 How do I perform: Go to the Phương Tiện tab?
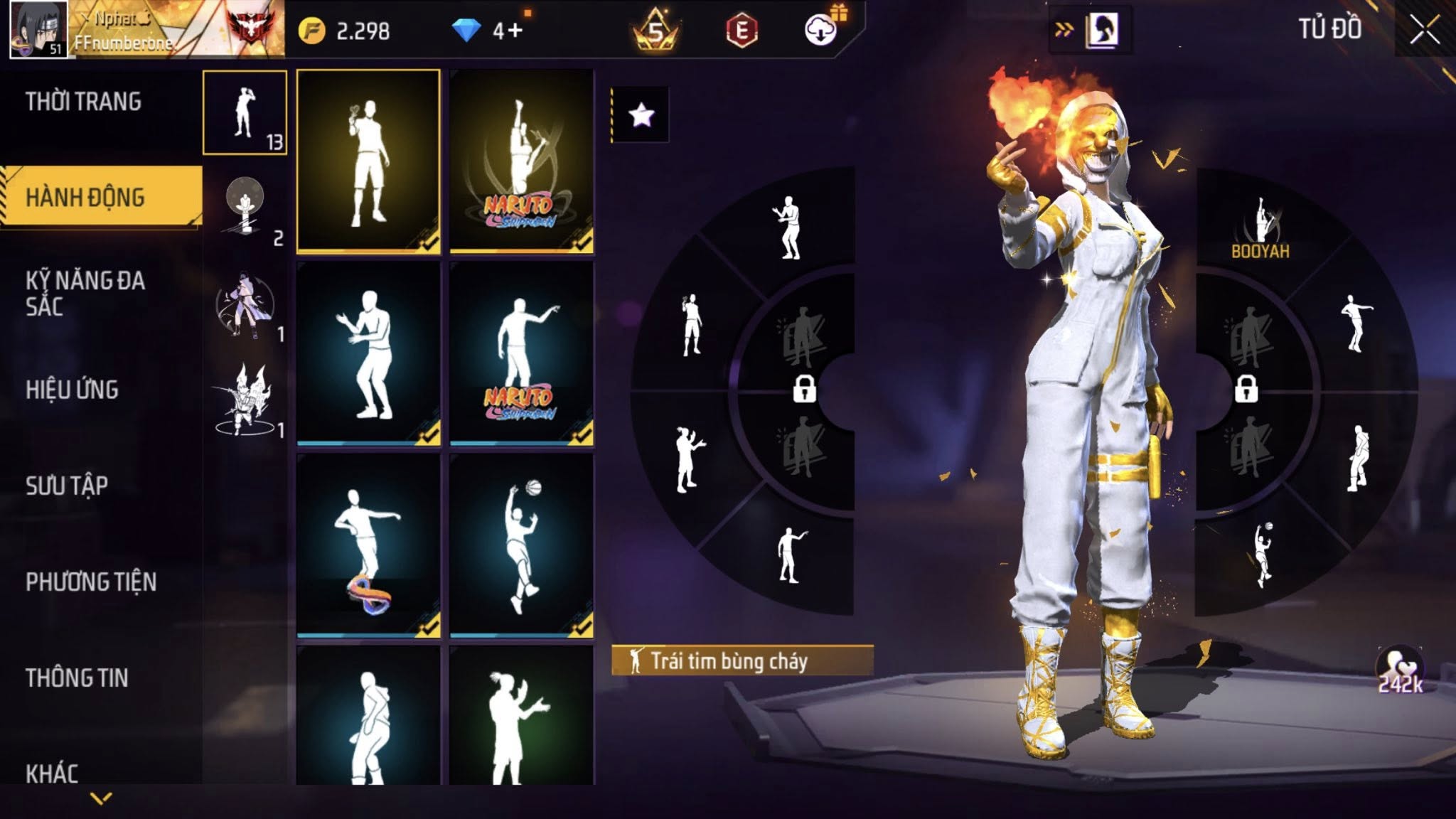[x=91, y=582]
